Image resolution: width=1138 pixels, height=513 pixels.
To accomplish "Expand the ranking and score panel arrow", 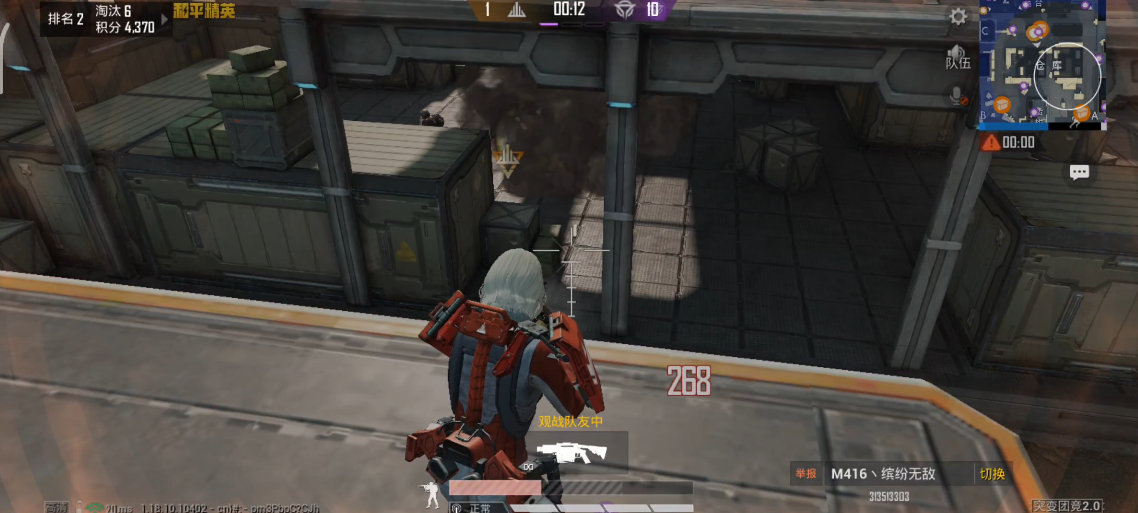I will click(164, 19).
